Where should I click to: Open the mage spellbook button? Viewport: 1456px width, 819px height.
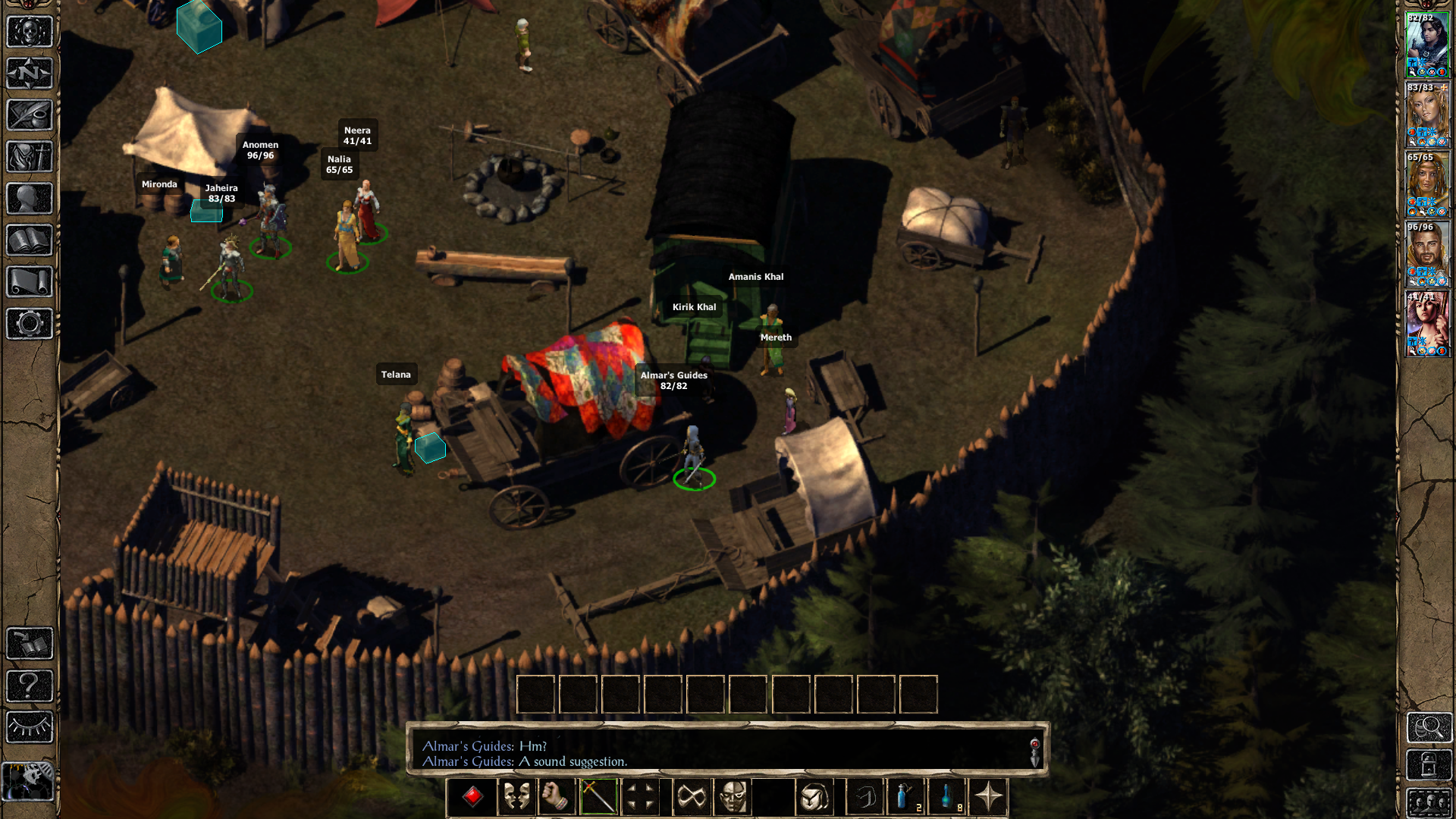pyautogui.click(x=30, y=240)
